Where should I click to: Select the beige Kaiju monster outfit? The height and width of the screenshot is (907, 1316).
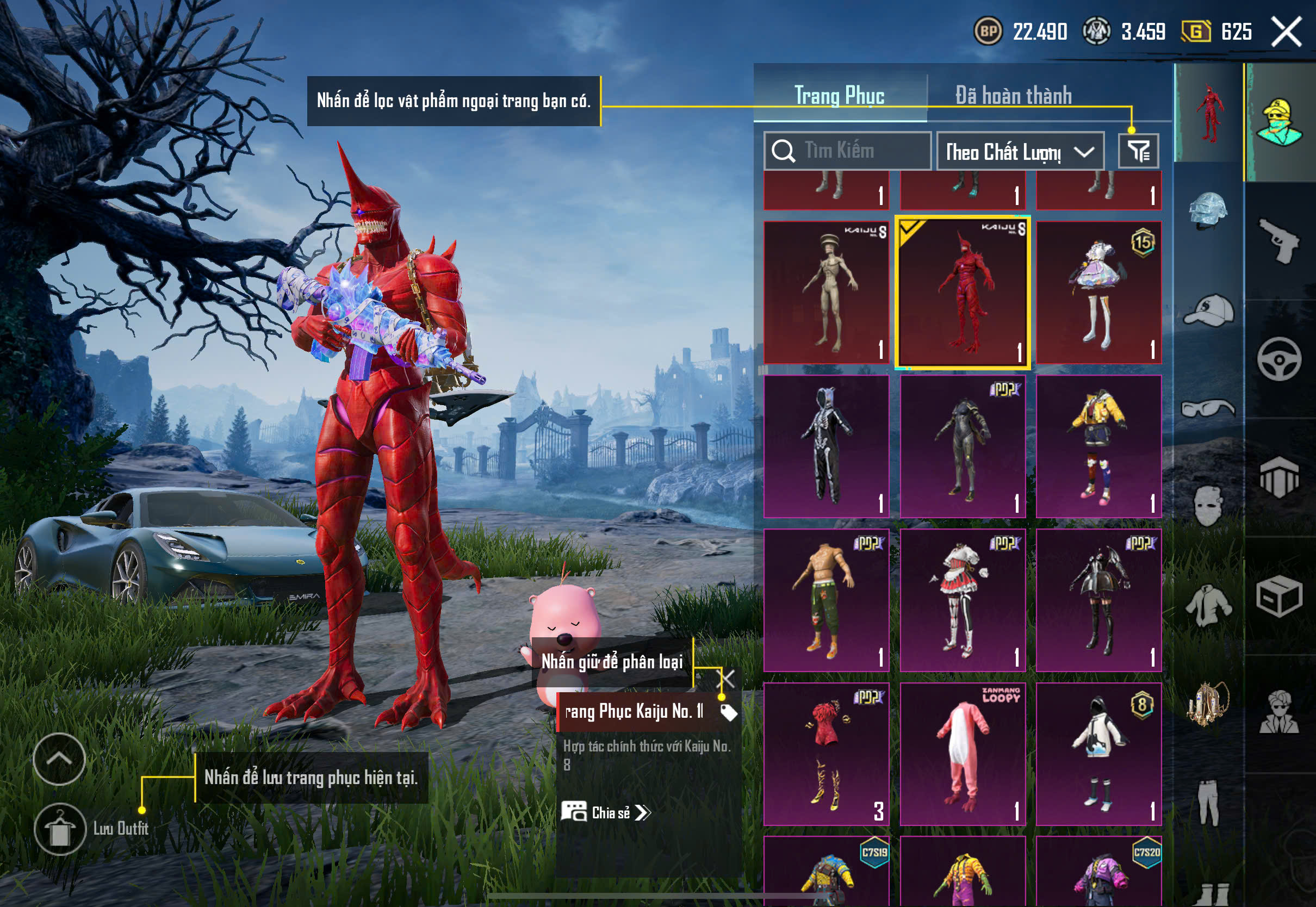(x=826, y=293)
